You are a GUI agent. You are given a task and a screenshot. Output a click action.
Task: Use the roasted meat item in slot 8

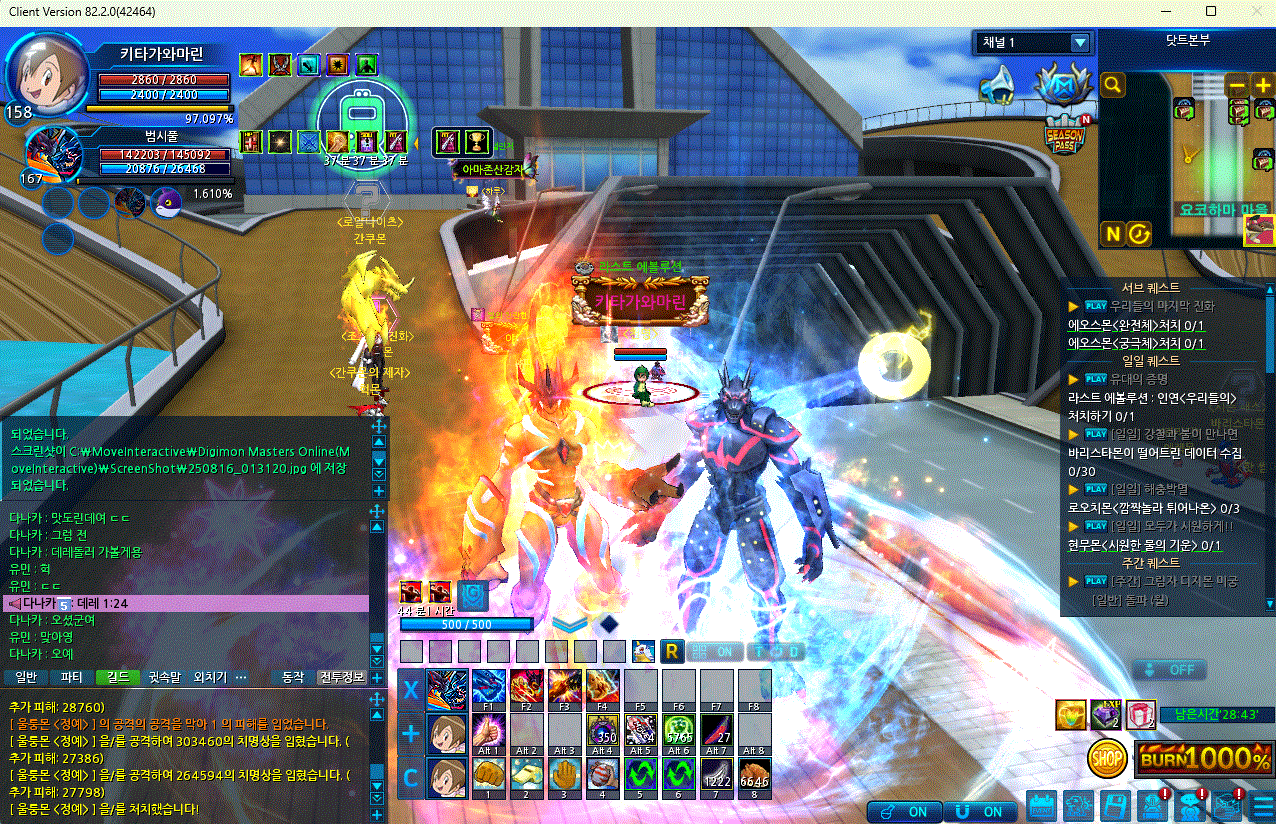coord(755,776)
